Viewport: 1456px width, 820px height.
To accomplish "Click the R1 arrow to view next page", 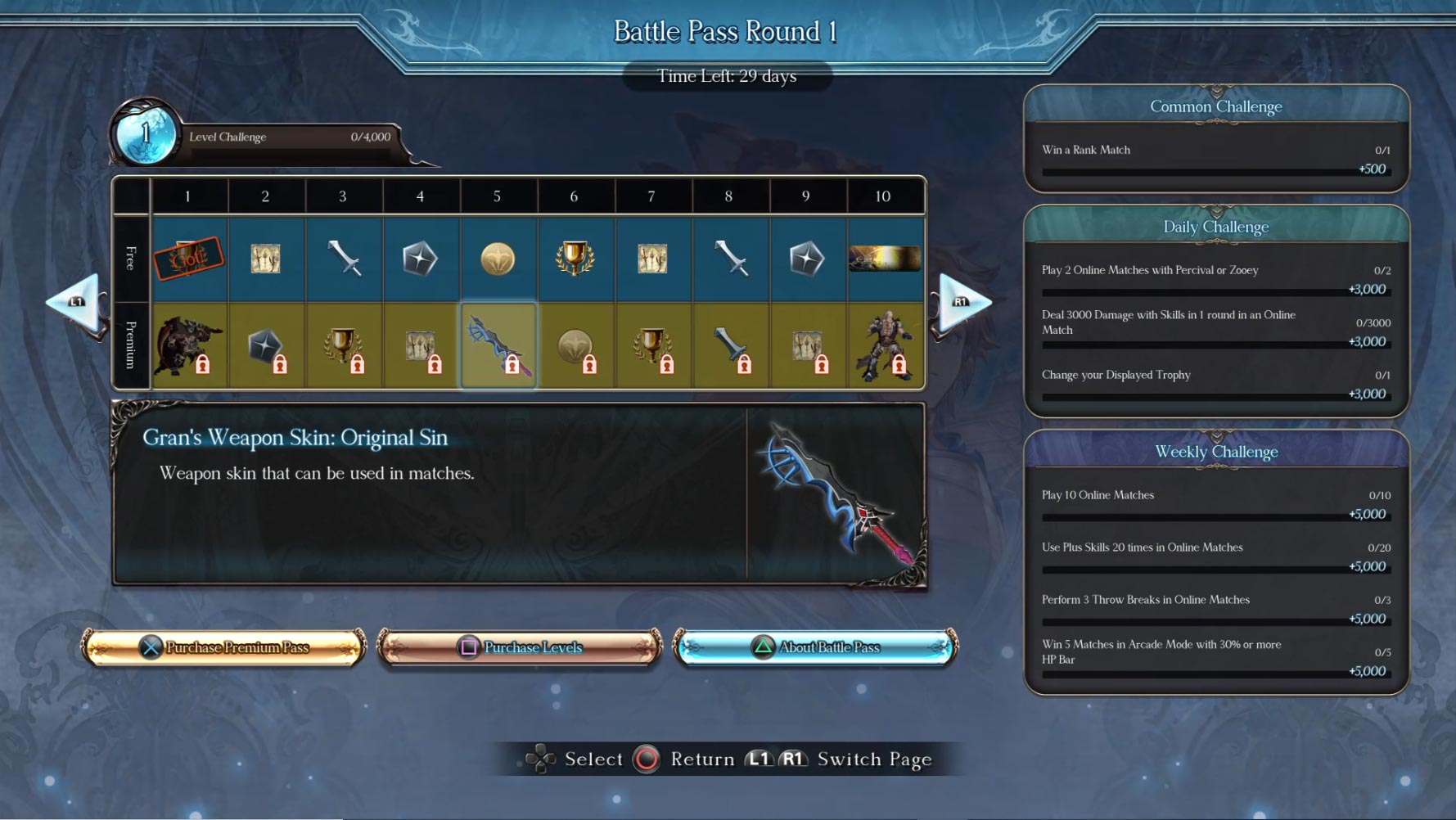I will click(x=963, y=303).
